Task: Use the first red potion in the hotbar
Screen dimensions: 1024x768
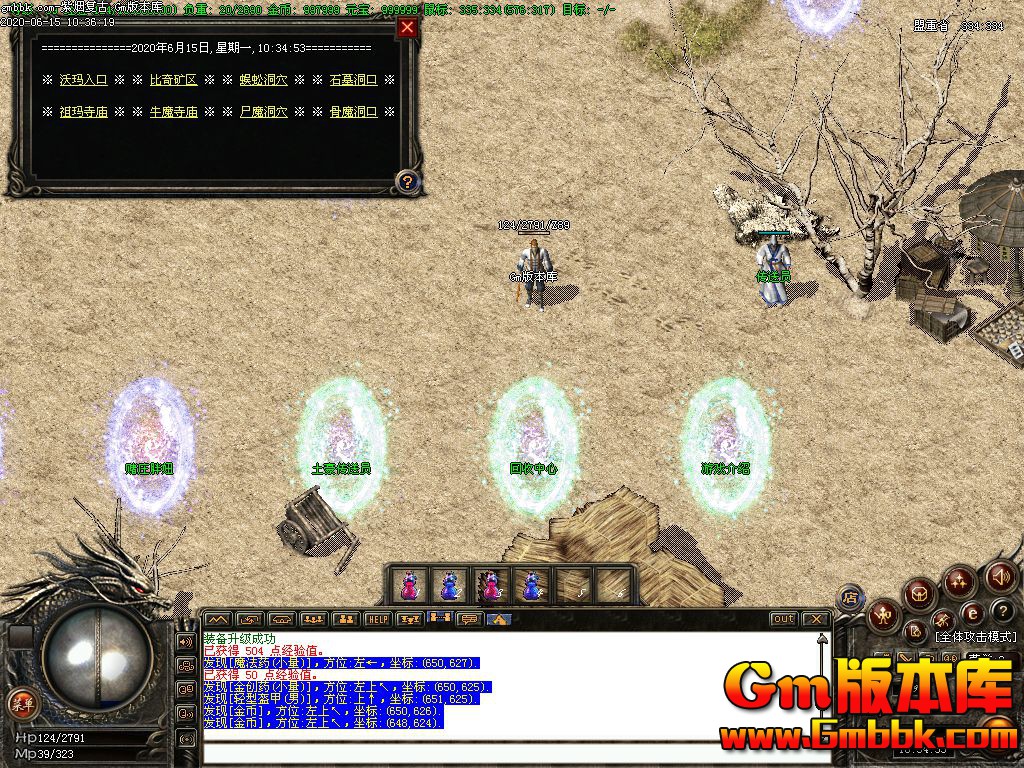Action: tap(409, 586)
